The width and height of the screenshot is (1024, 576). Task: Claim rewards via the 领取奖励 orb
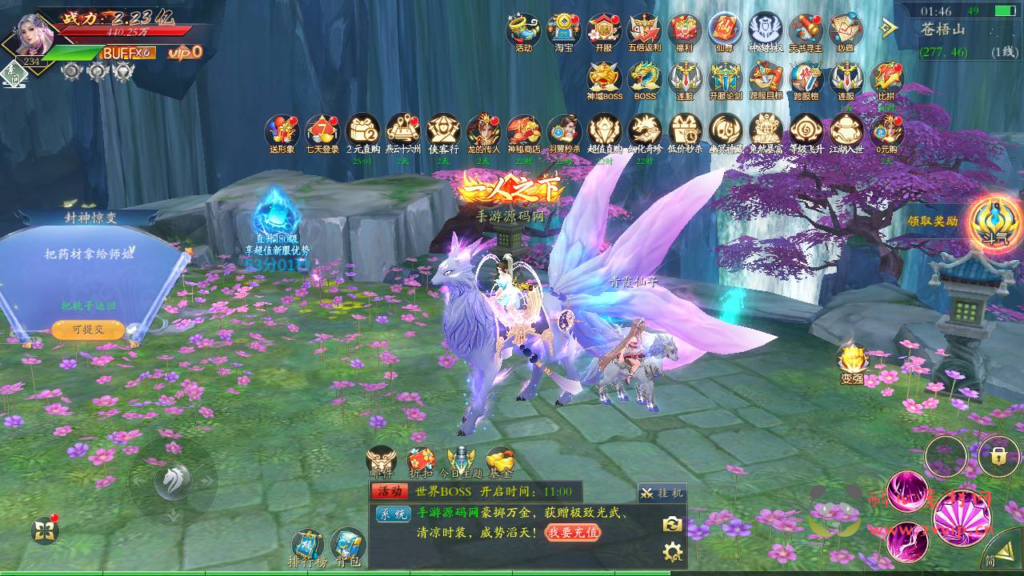point(993,222)
